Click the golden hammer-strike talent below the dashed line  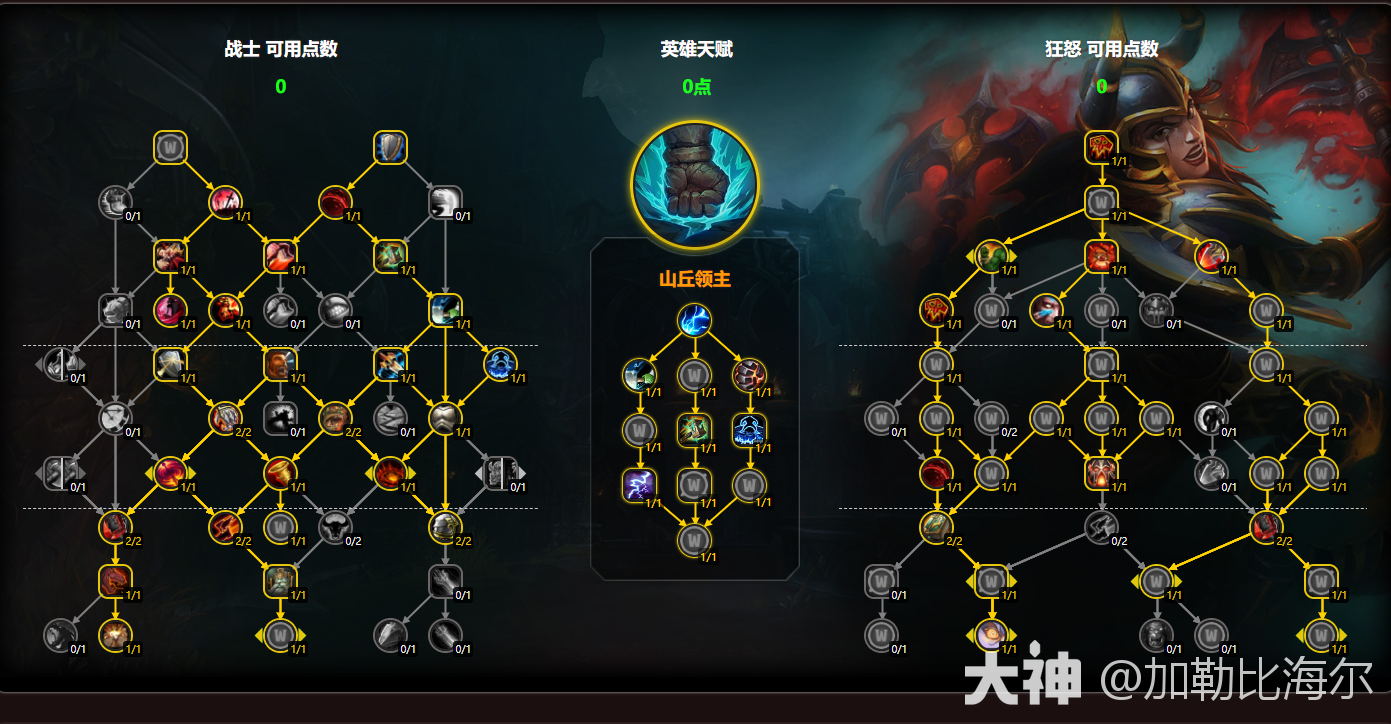pos(169,363)
